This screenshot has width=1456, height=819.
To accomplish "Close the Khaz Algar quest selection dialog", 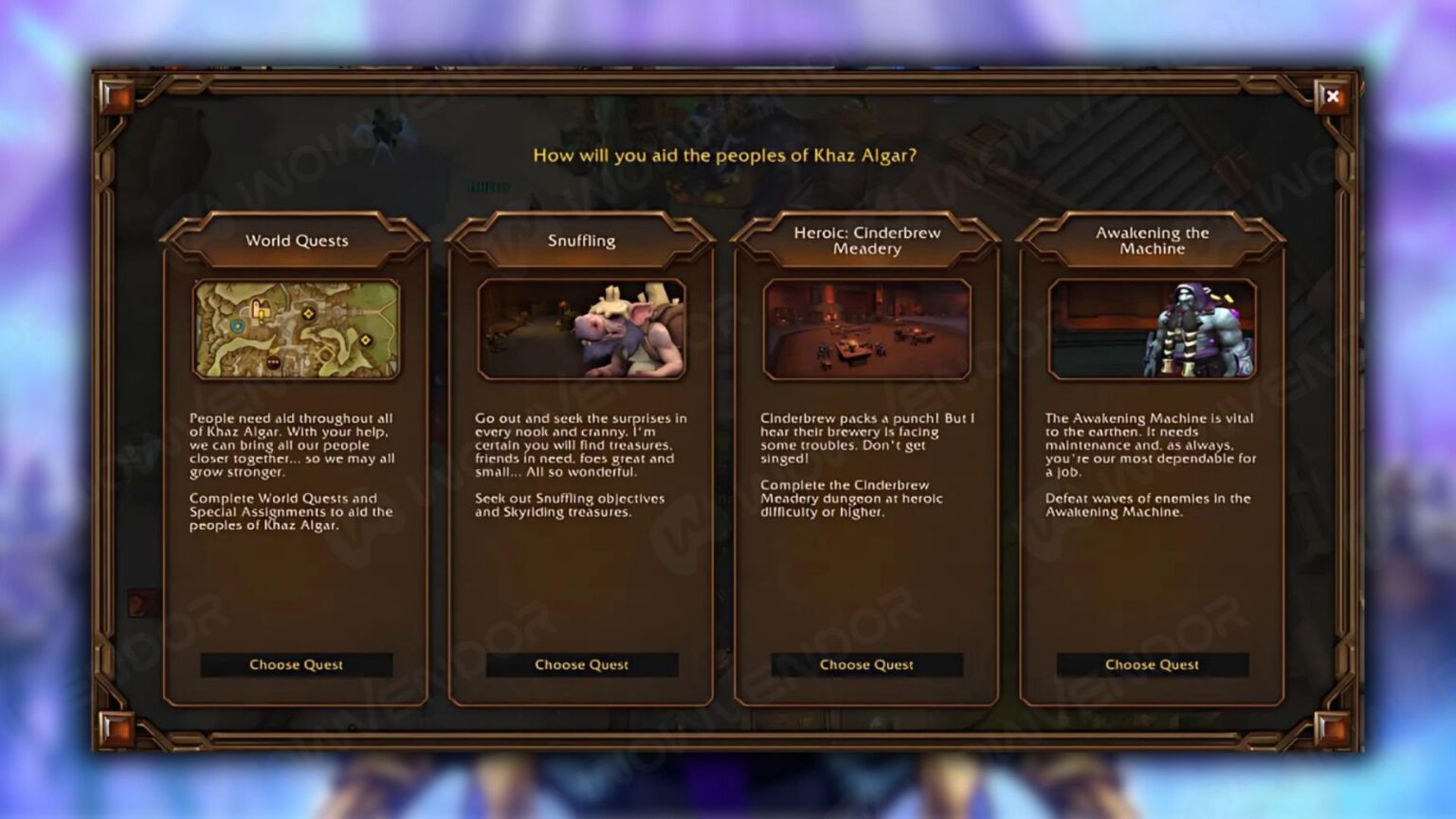I will tap(1334, 97).
